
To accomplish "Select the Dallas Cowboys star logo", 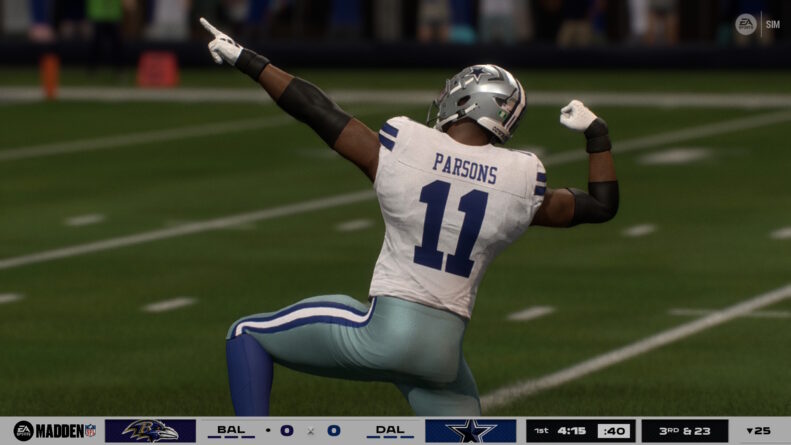I will [x=470, y=431].
